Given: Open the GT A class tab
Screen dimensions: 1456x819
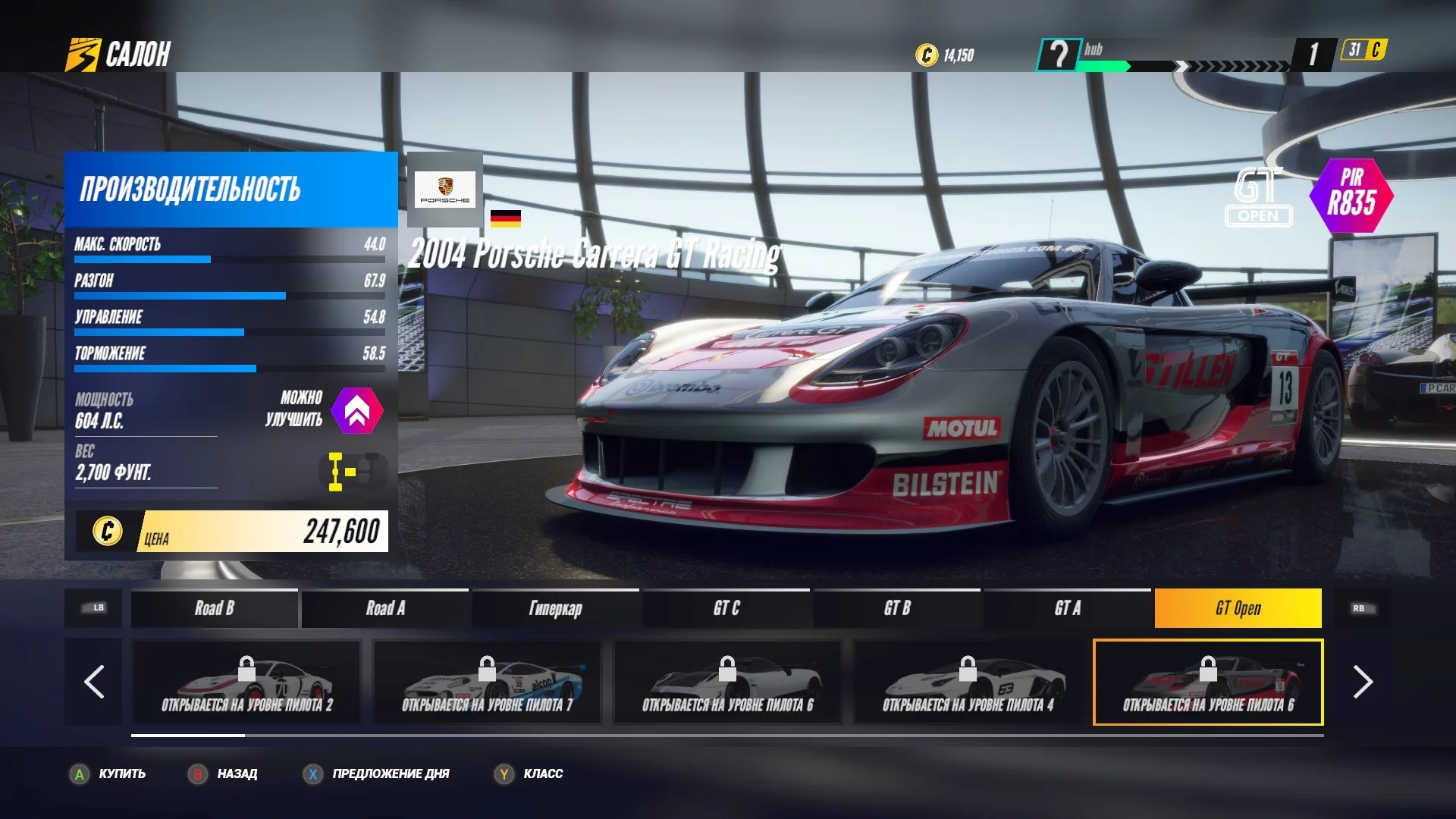Looking at the screenshot, I should coord(1067,608).
